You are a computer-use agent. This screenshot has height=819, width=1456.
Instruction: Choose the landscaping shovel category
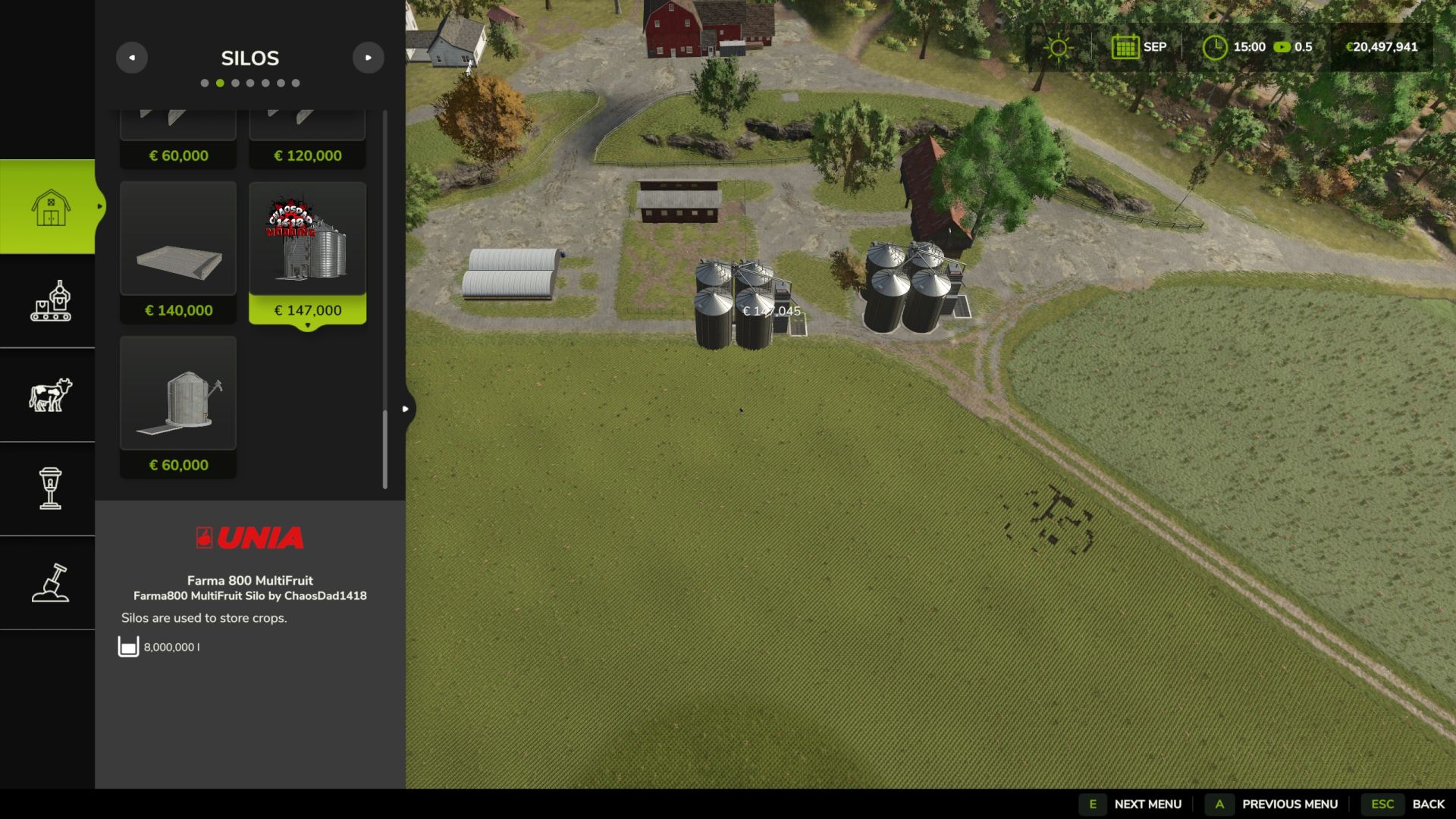click(x=50, y=582)
